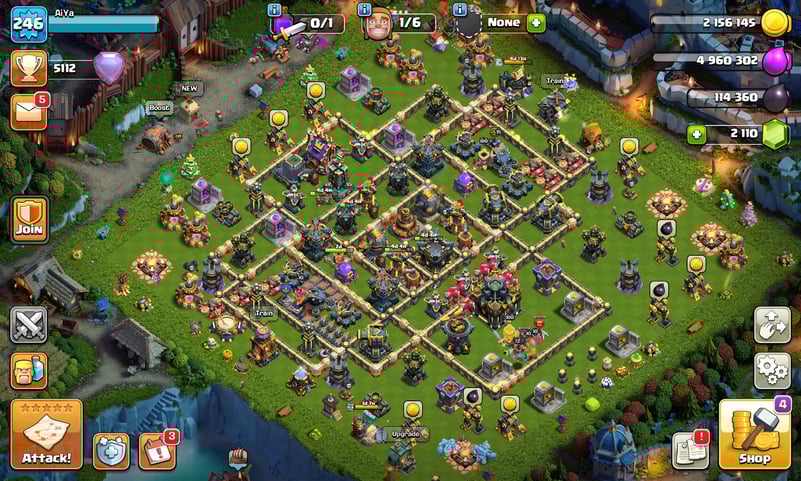Show info for the shield None indicator

click(460, 10)
